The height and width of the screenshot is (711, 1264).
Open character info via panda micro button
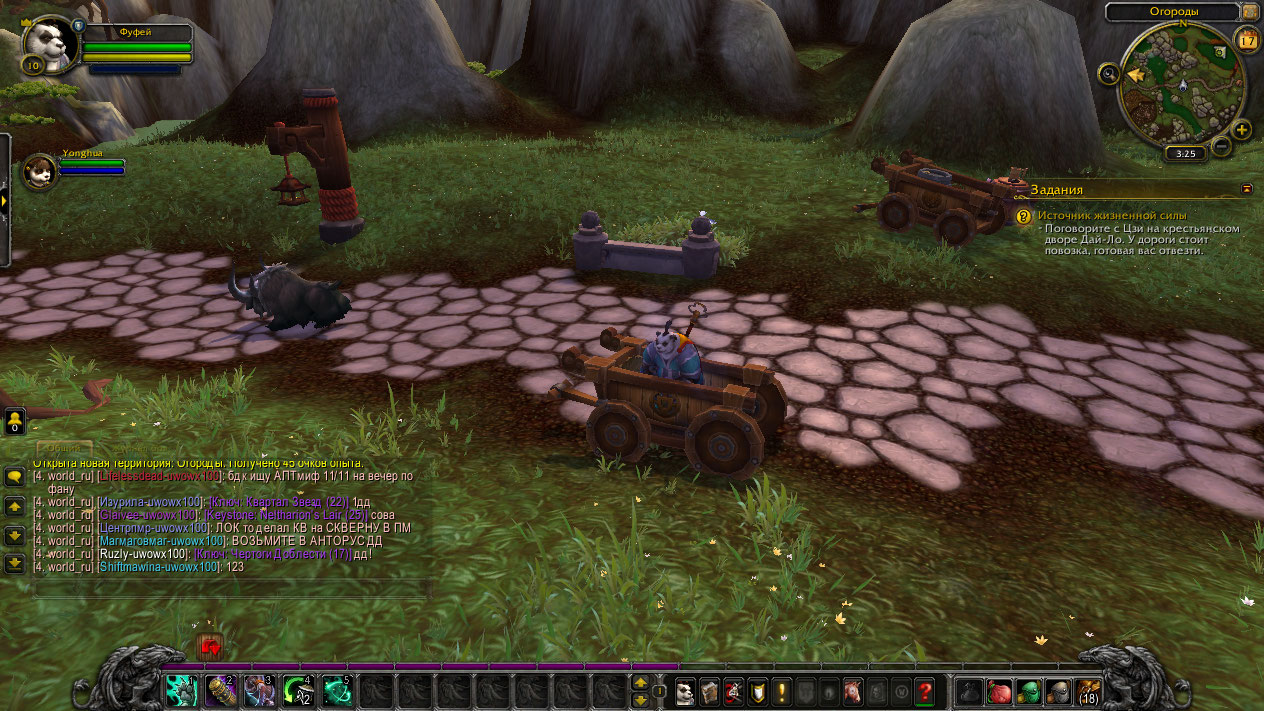[x=685, y=691]
